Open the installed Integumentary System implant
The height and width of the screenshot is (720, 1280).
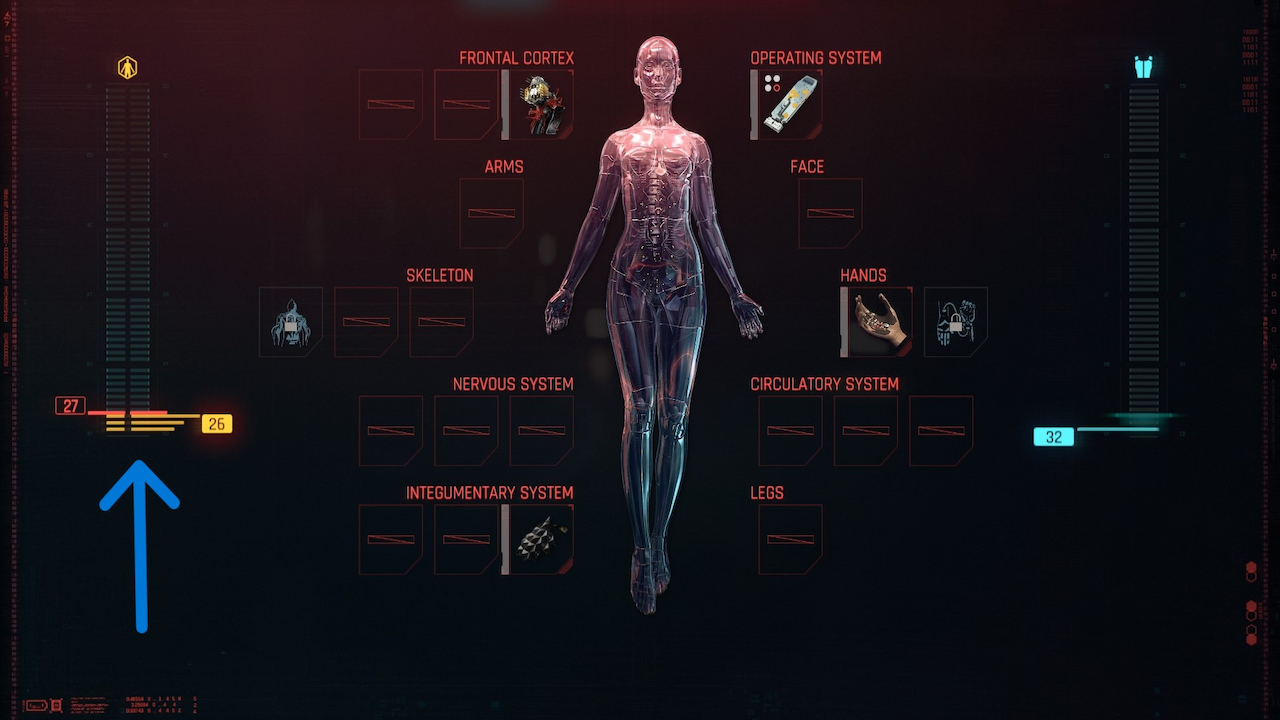(x=541, y=539)
